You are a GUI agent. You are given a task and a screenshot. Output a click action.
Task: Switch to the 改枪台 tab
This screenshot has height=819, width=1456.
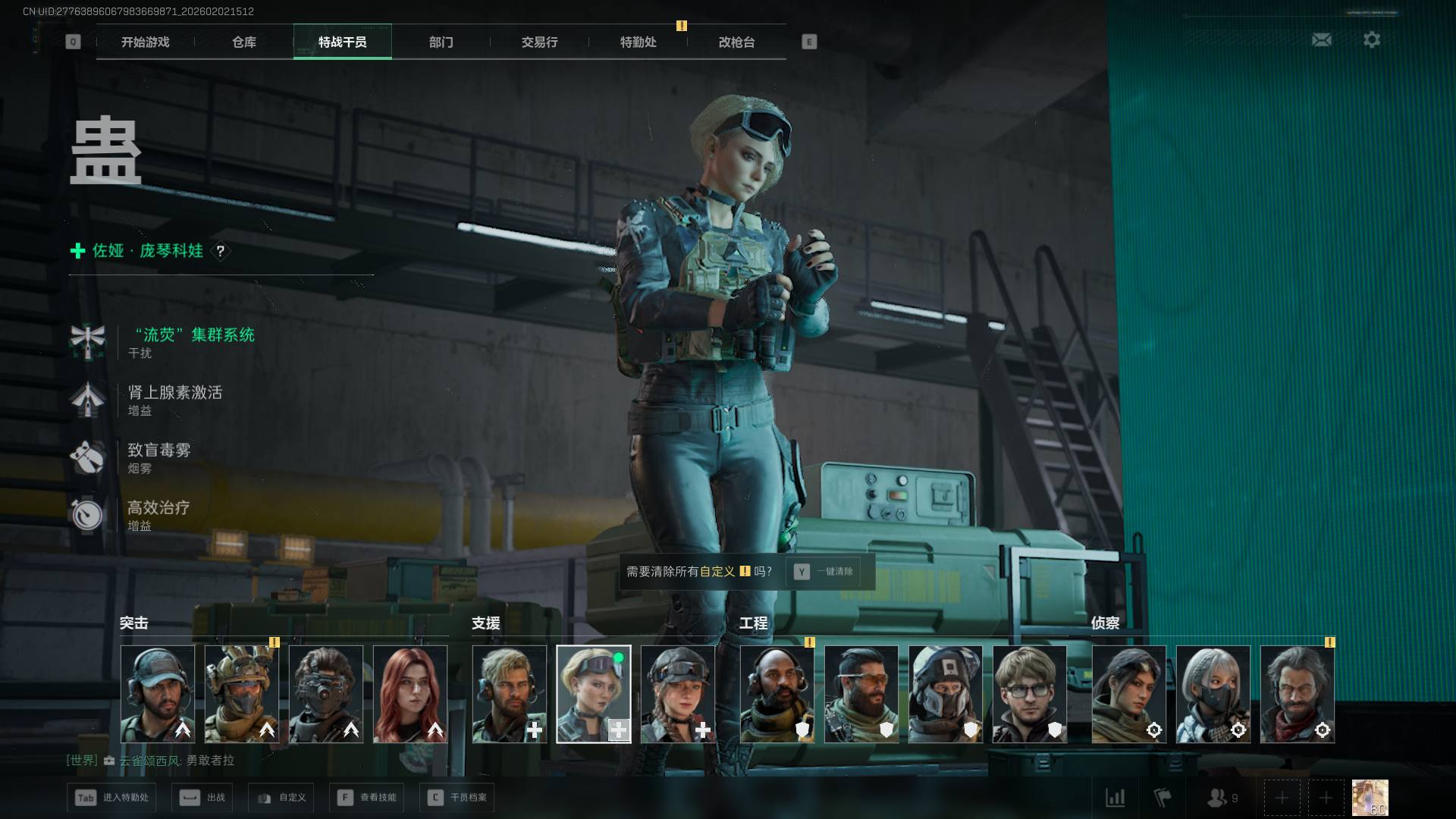click(736, 42)
